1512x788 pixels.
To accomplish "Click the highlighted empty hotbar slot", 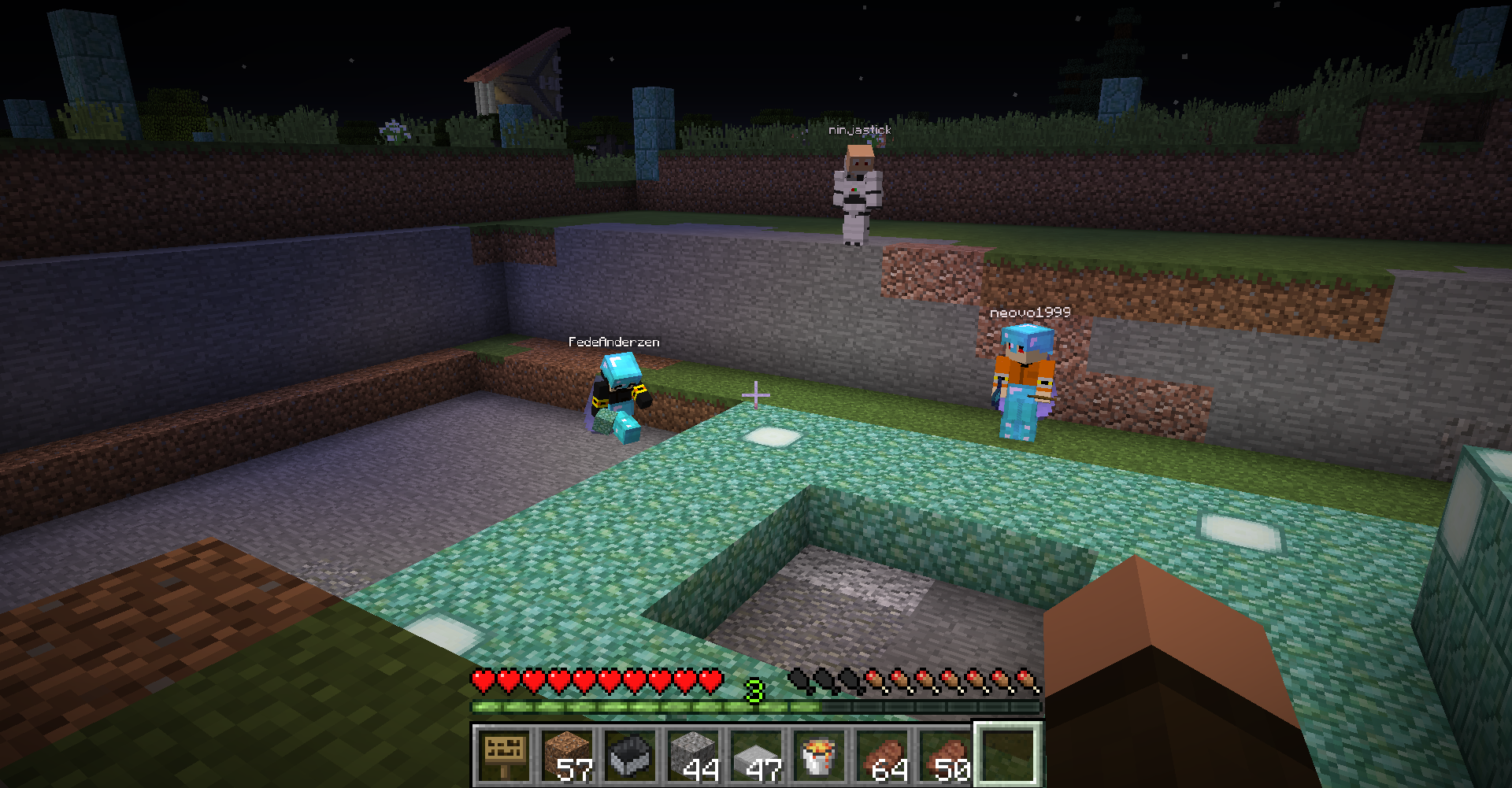I will [x=1009, y=754].
